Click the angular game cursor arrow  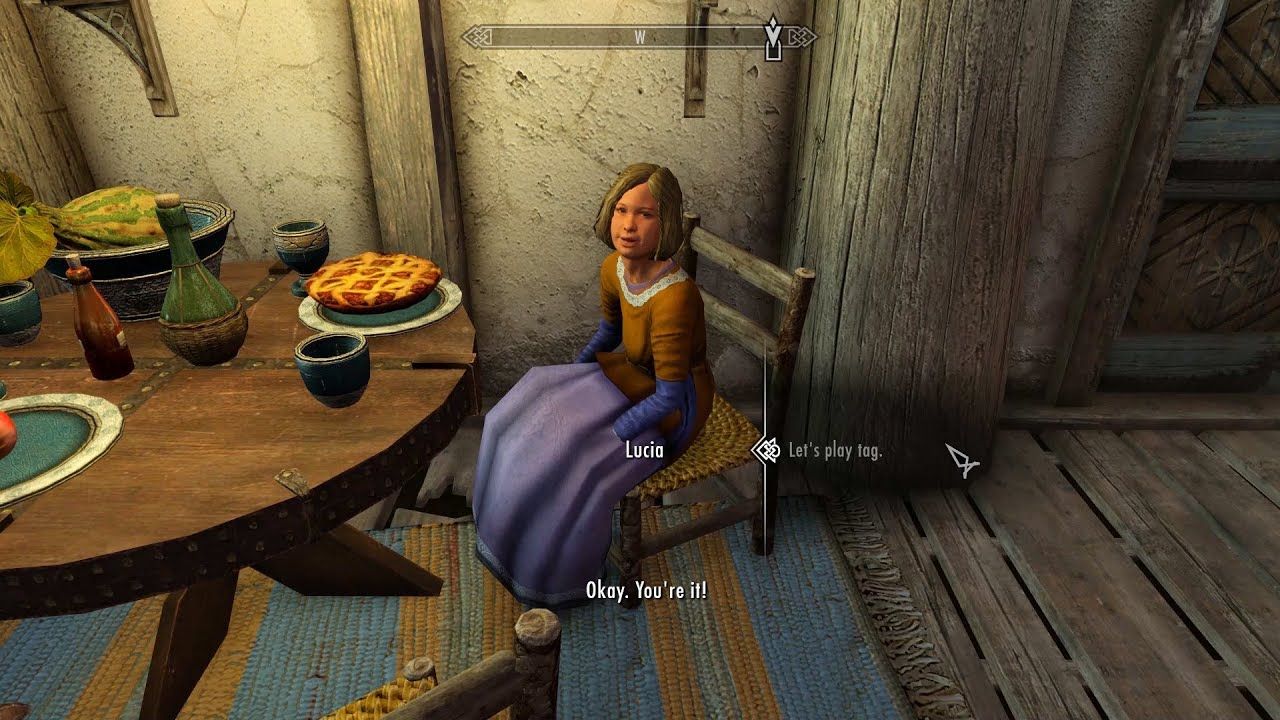point(962,461)
